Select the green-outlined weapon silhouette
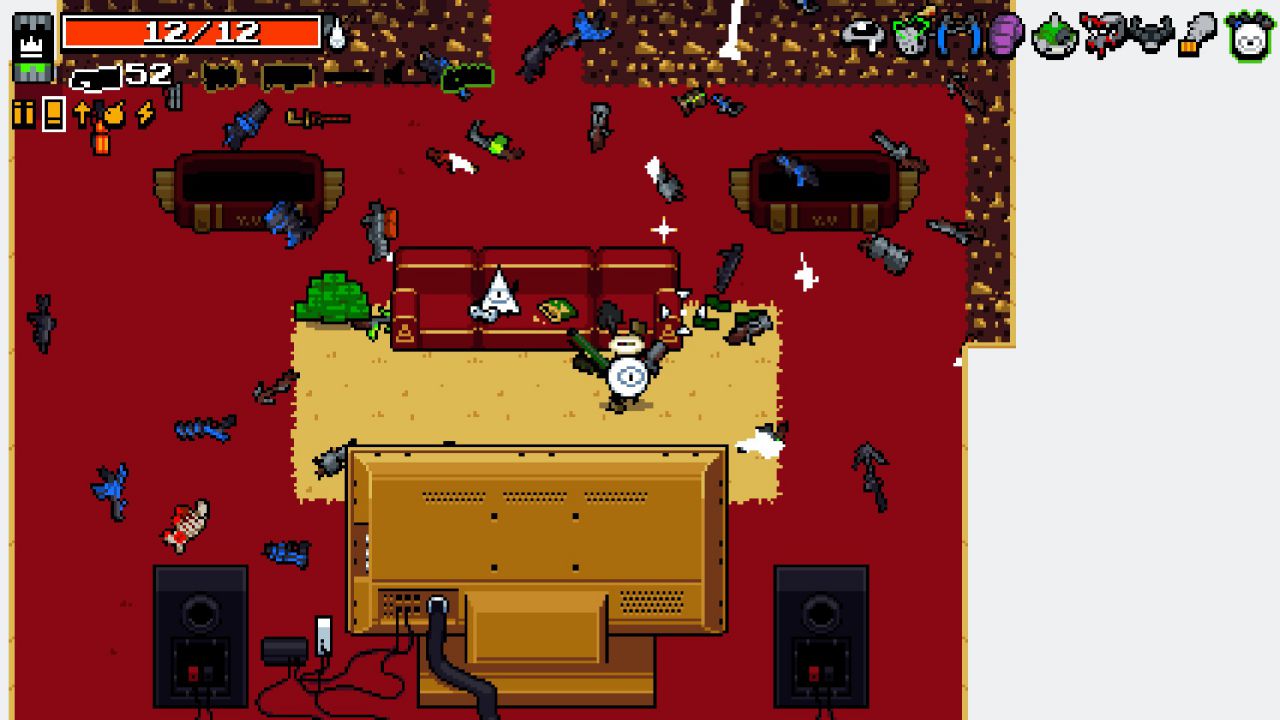The width and height of the screenshot is (1280, 720). (x=467, y=76)
